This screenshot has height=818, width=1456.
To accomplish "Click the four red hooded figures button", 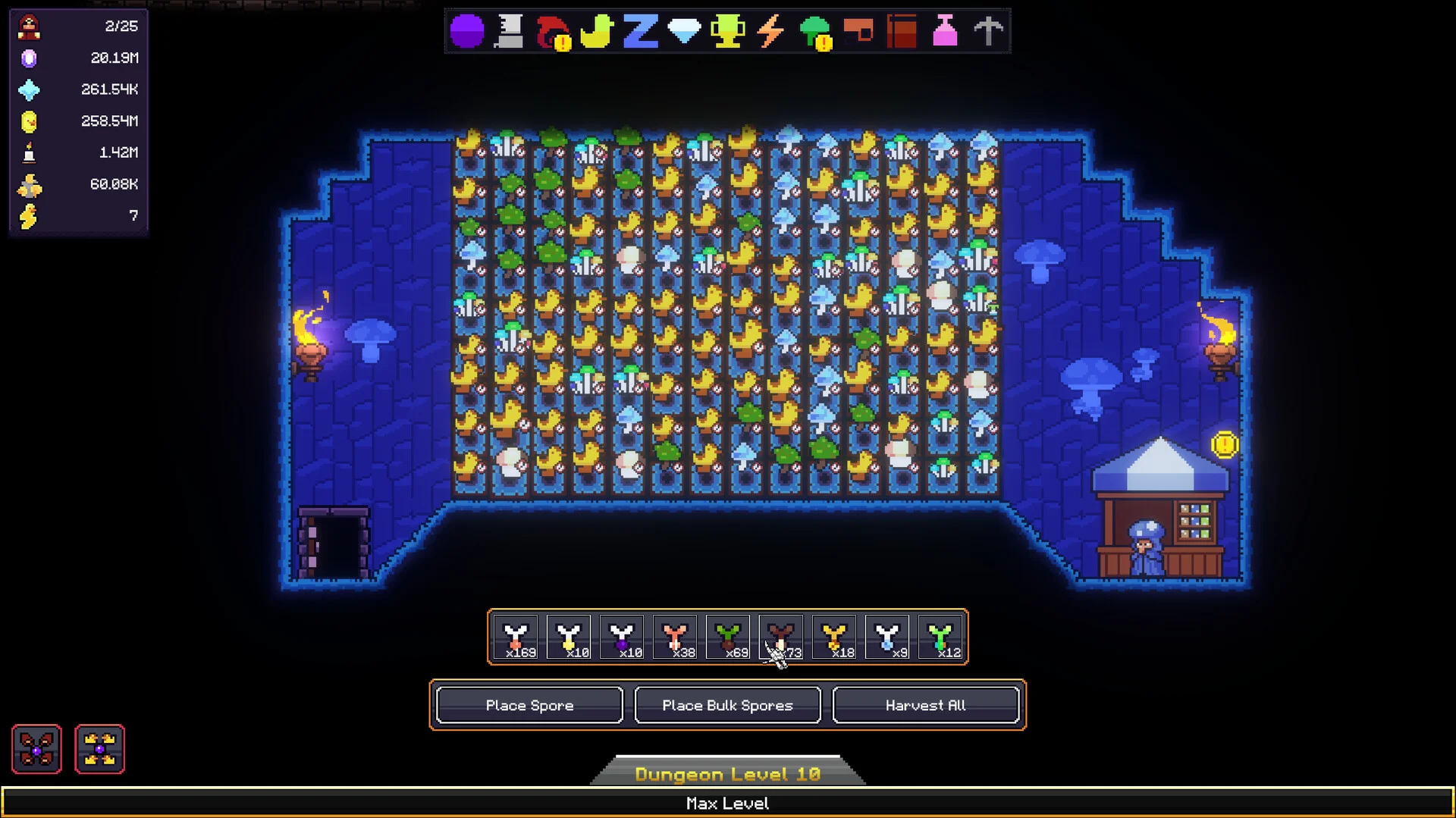I will tap(36, 749).
